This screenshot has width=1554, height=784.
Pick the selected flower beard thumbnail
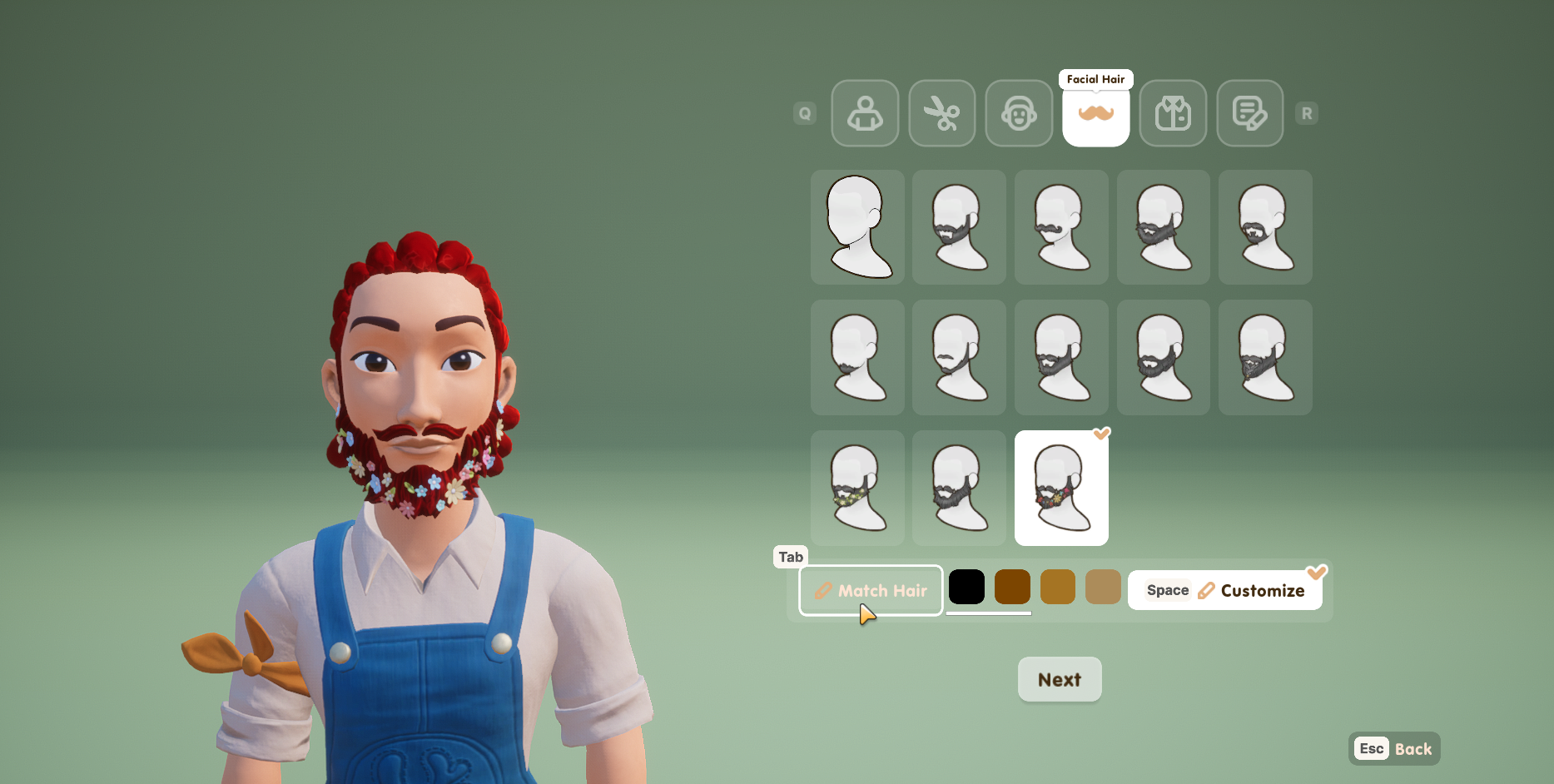1061,488
